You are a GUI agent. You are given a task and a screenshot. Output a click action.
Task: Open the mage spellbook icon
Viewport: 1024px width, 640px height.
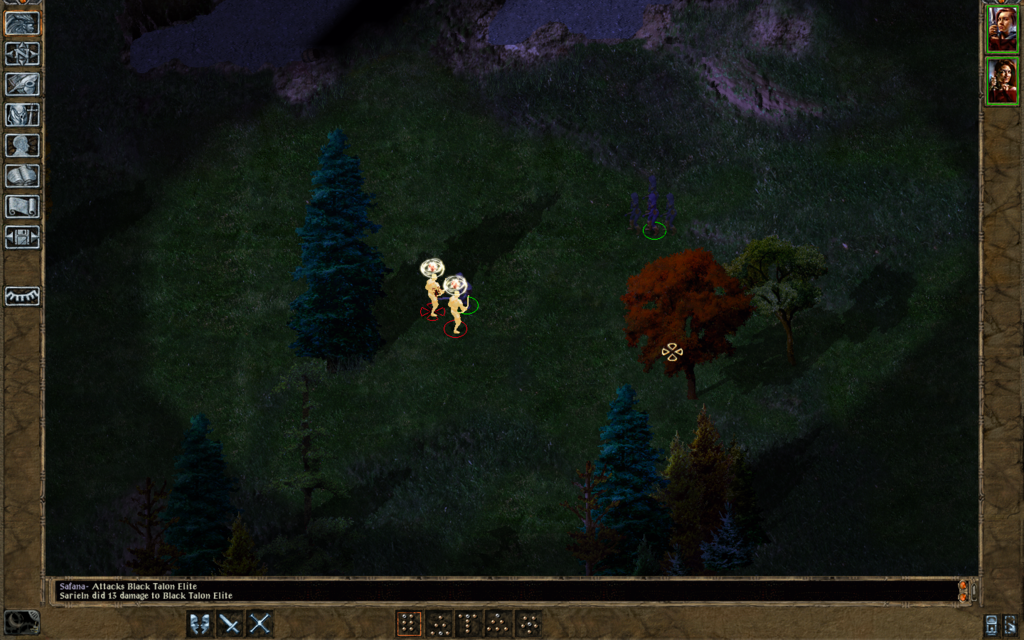[x=22, y=176]
